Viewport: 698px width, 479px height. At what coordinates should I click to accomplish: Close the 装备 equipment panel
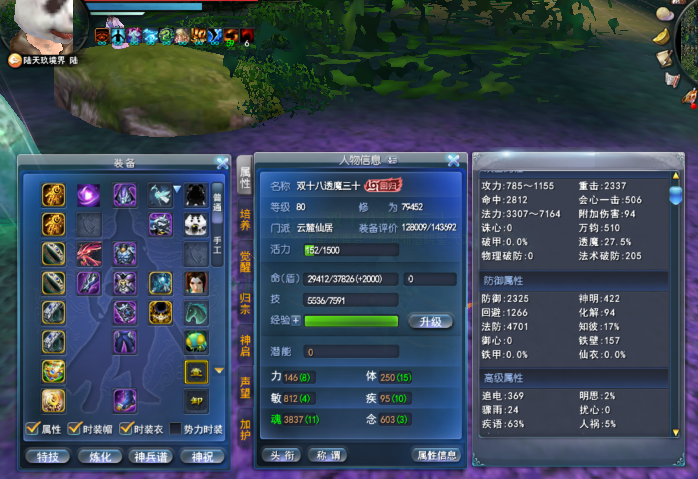click(222, 162)
